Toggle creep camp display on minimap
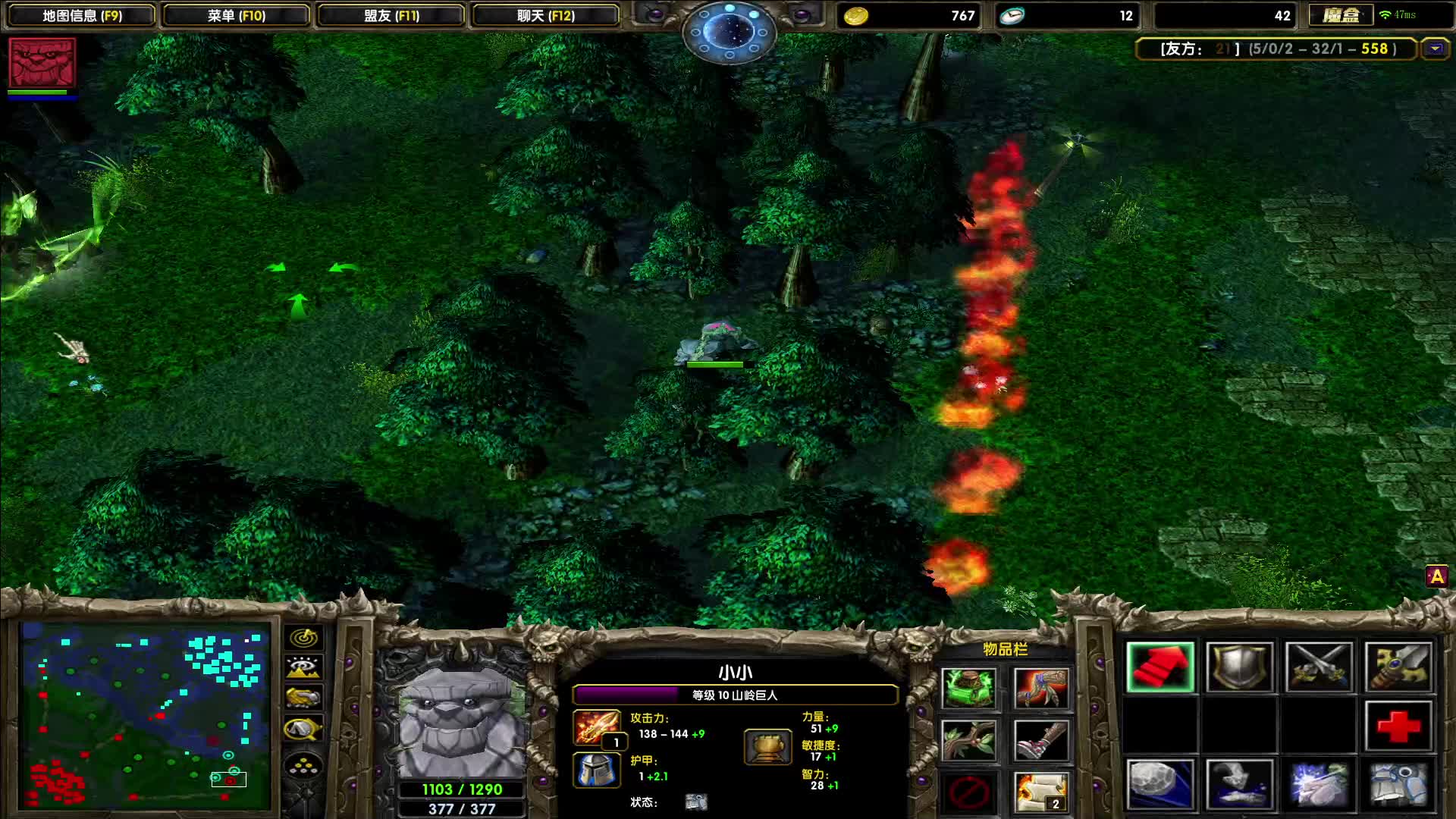 [303, 730]
